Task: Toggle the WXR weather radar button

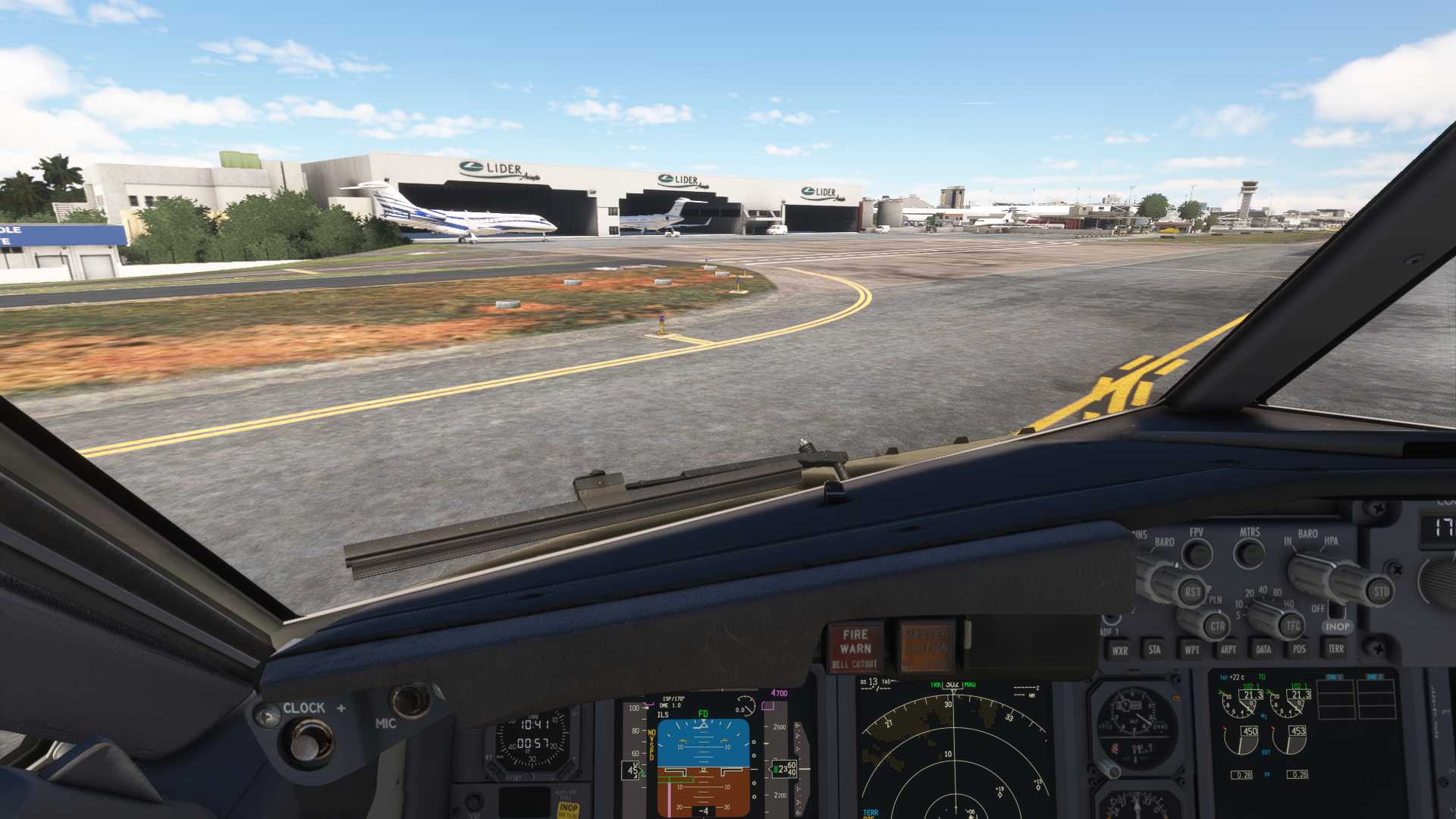Action: [1119, 650]
